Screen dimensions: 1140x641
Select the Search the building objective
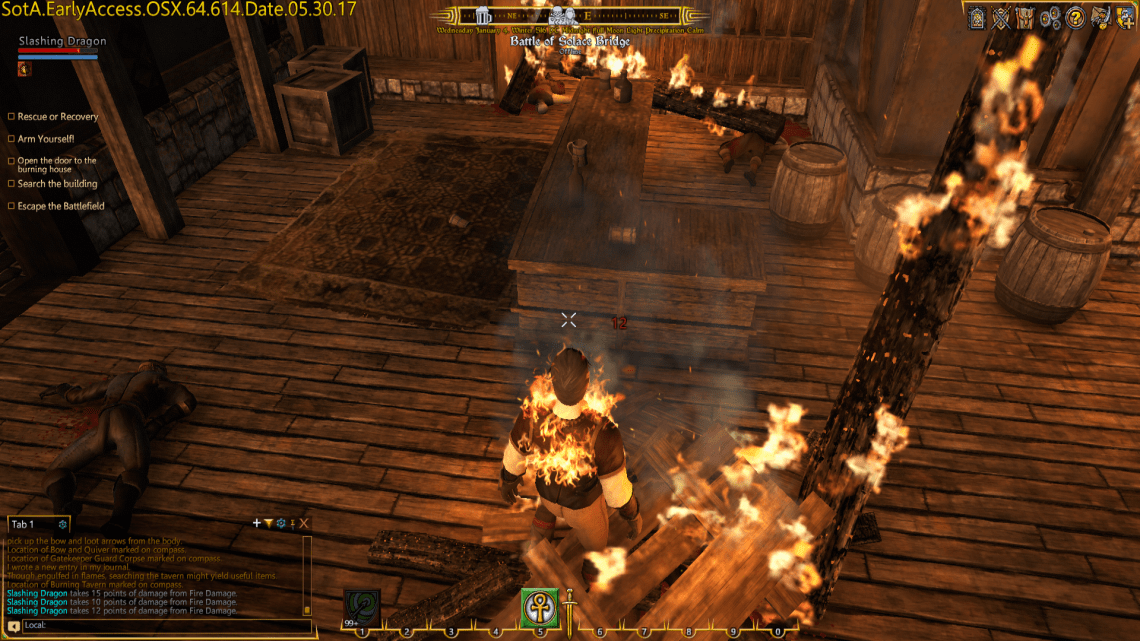tap(57, 184)
